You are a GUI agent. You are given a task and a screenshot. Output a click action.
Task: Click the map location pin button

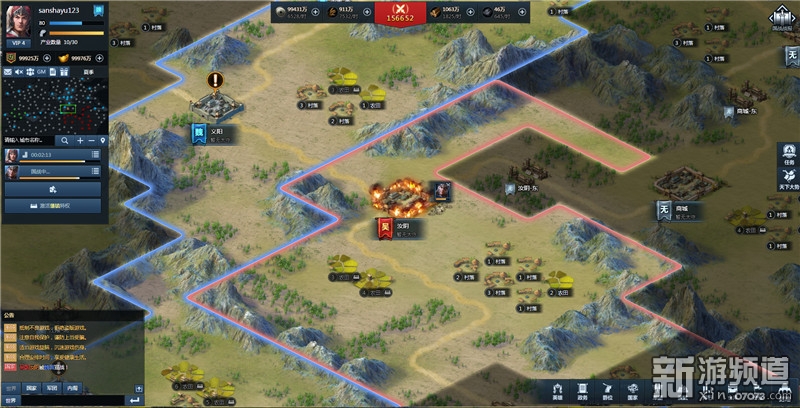tap(103, 140)
